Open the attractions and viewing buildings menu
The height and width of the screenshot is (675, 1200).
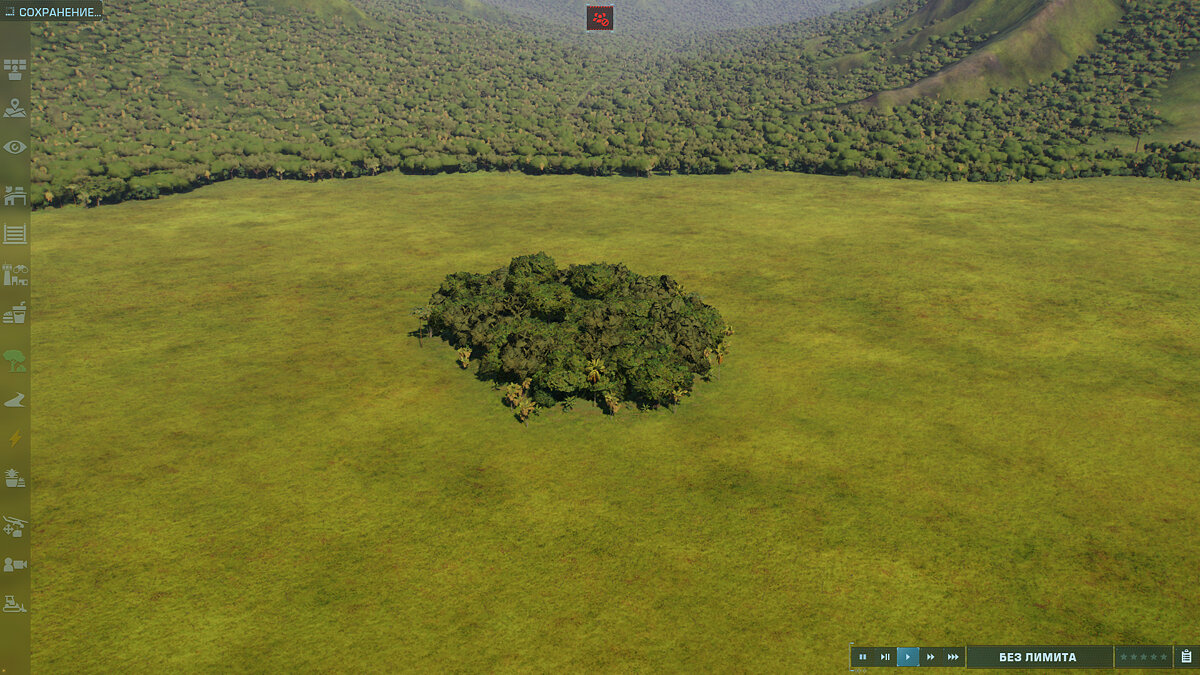[x=15, y=273]
